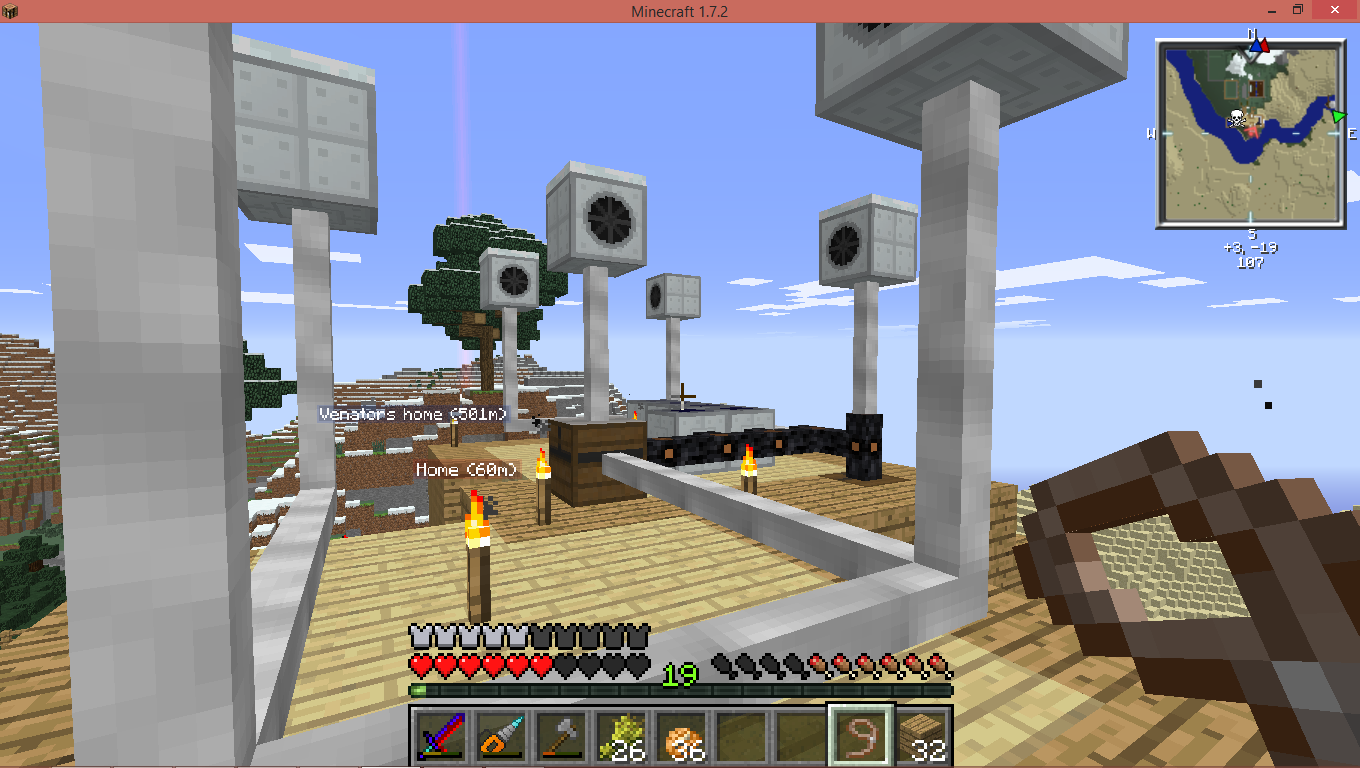The width and height of the screenshot is (1360, 768).
Task: Click the skull death marker on minimap
Action: pyautogui.click(x=1237, y=120)
